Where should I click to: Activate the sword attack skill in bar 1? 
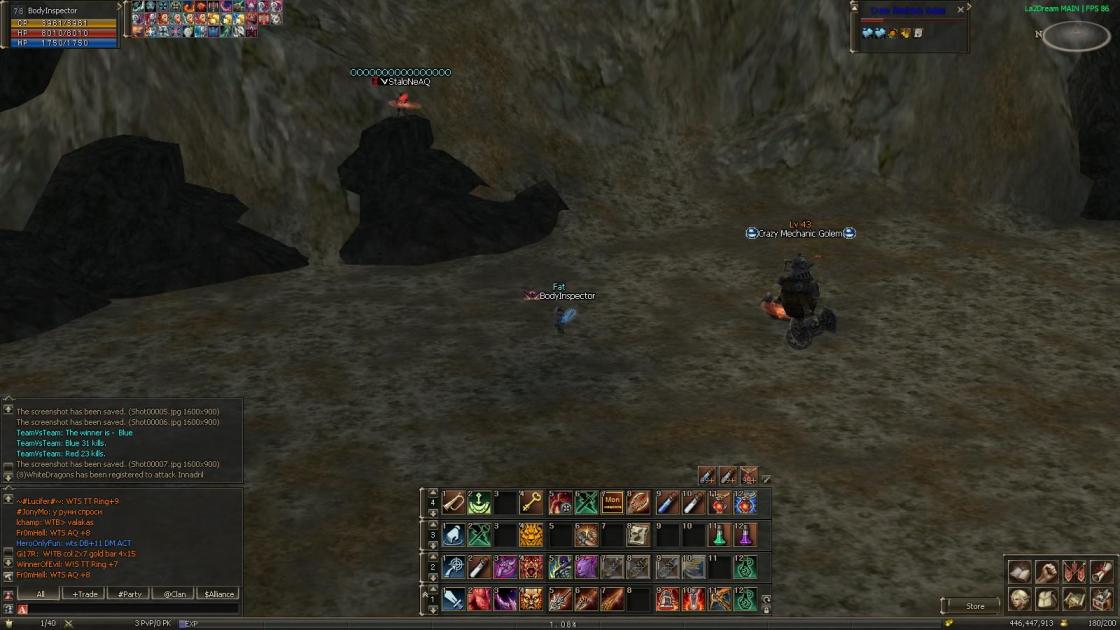[x=454, y=599]
